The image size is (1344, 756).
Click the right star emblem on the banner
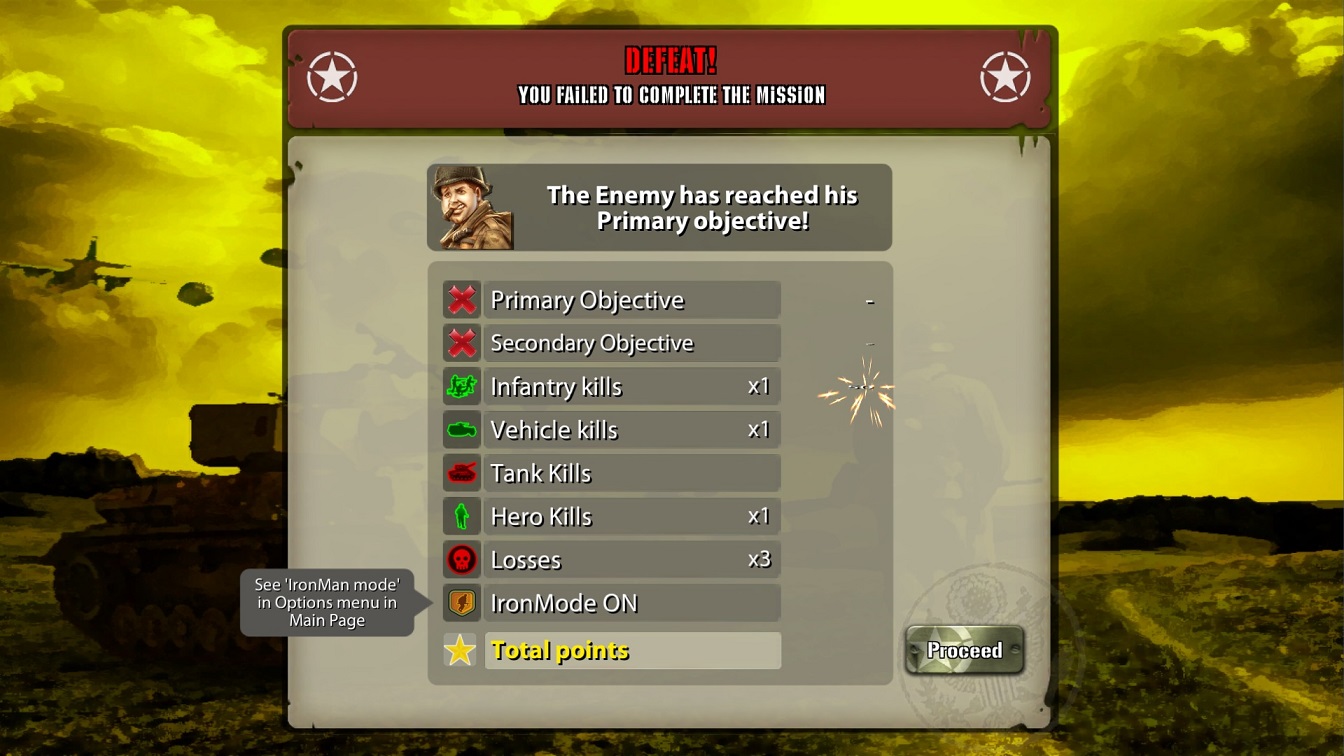1007,75
